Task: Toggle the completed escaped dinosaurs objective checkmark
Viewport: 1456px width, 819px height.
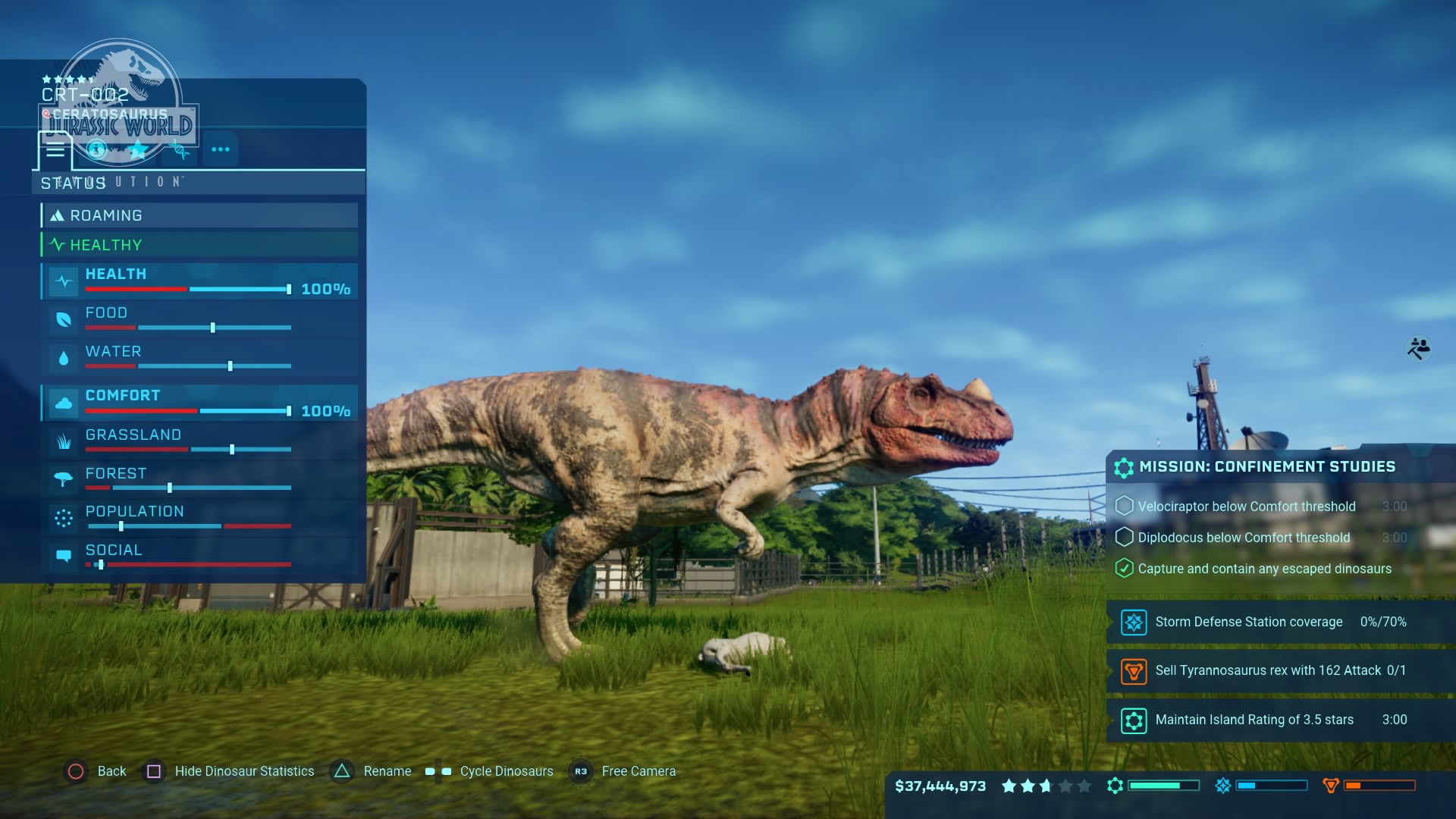Action: [1125, 568]
